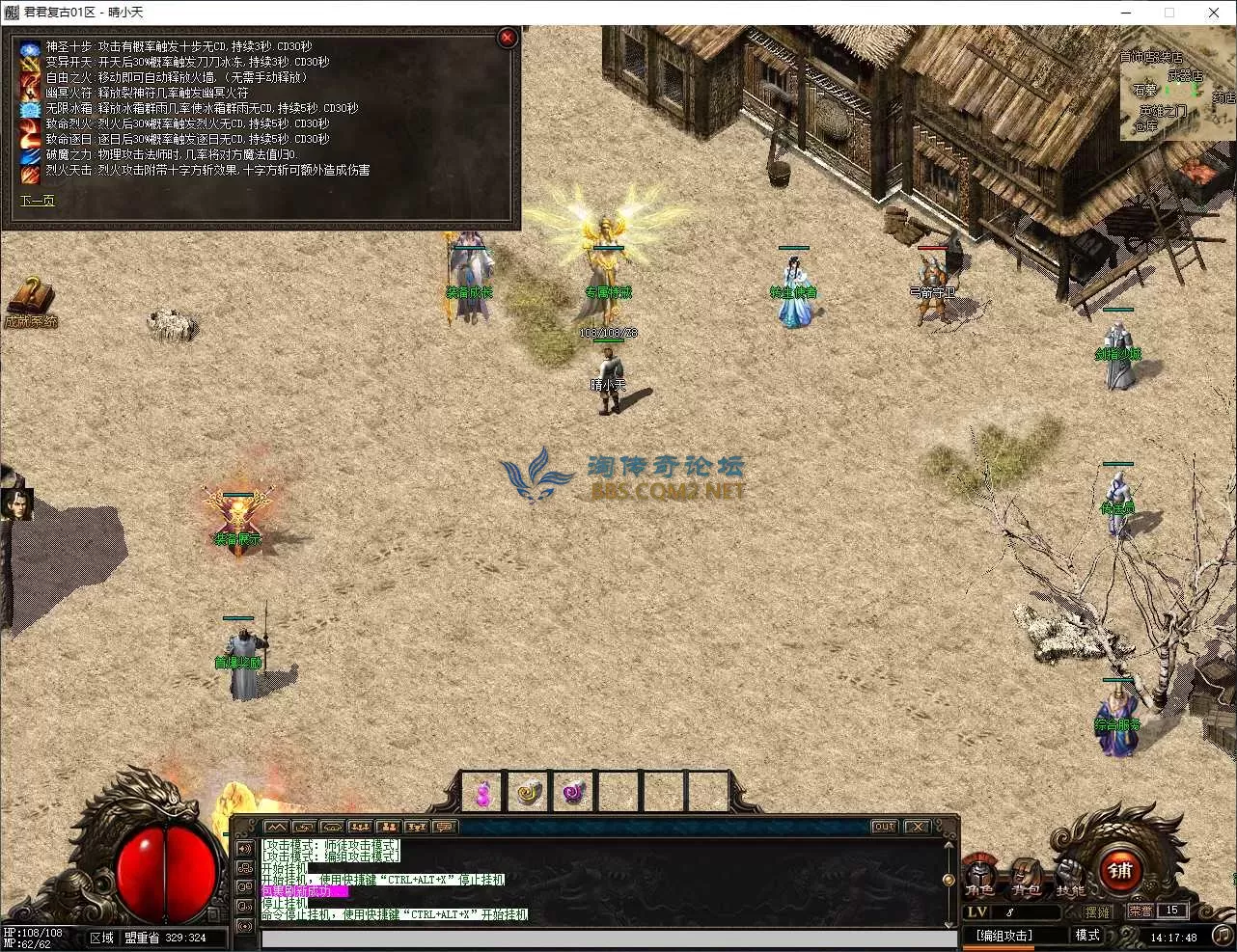This screenshot has height=952, width=1237.
Task: Toggle attack 模式 button
Action: pos(1087,935)
